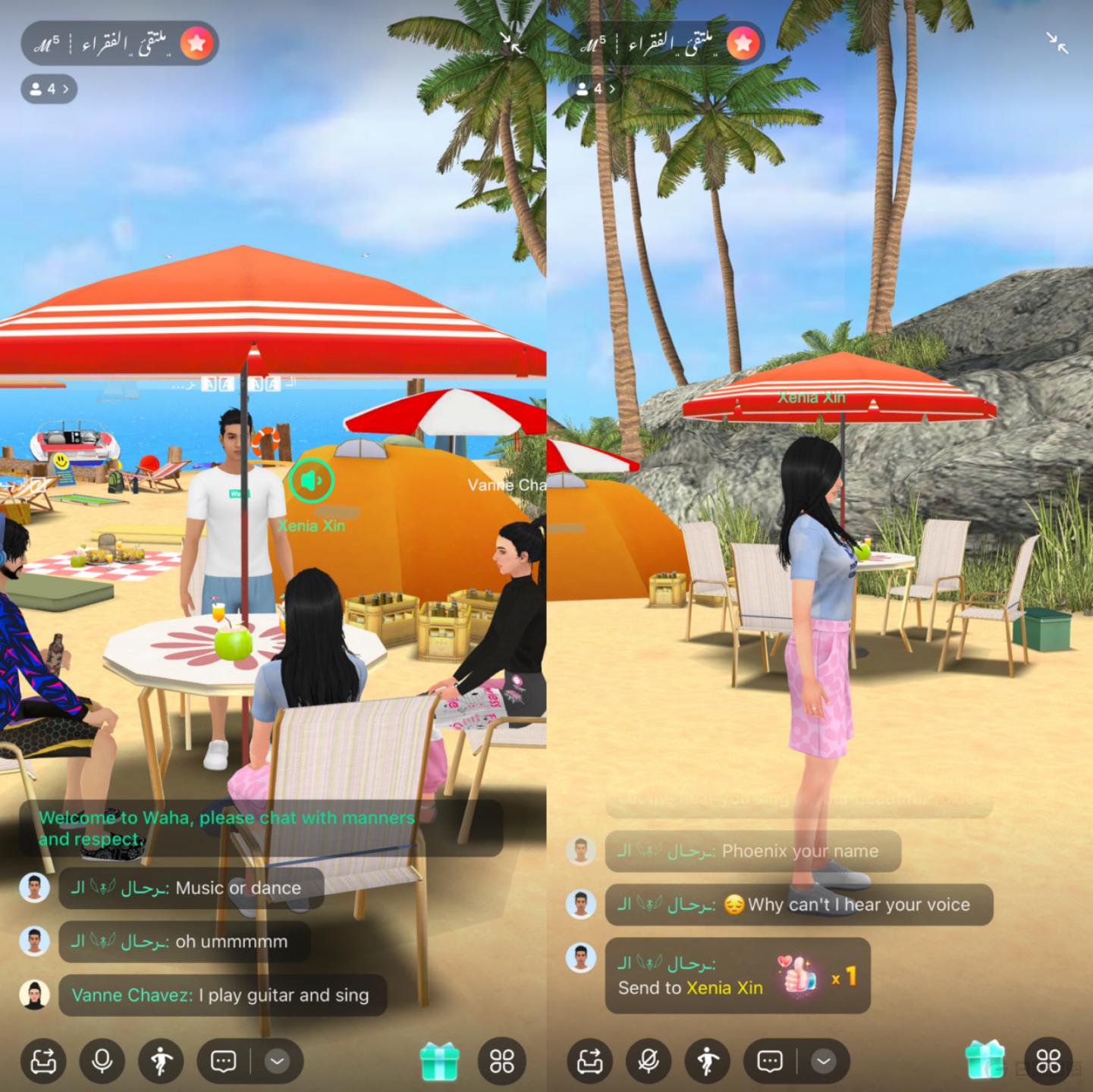Image resolution: width=1093 pixels, height=1092 pixels.
Task: Select Vanne Chavez's guitar and sing message
Action: (221, 995)
